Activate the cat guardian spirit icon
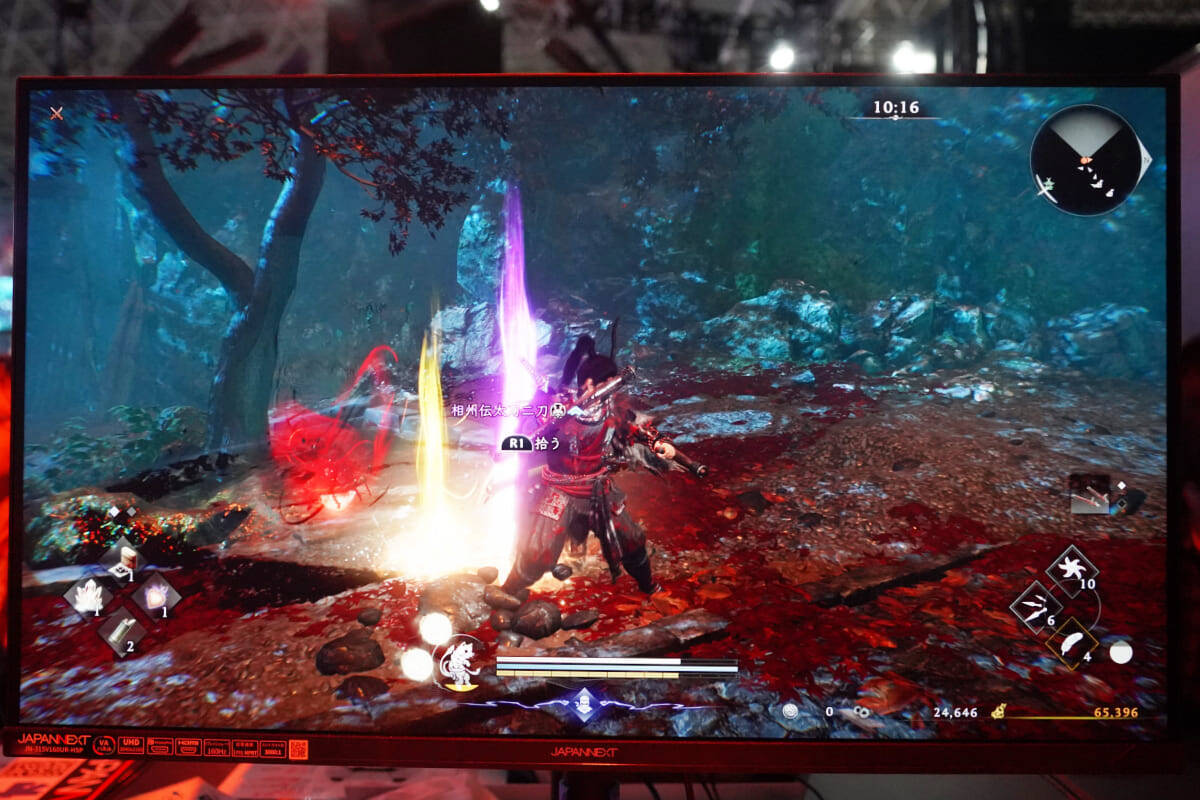The height and width of the screenshot is (800, 1200). (461, 662)
